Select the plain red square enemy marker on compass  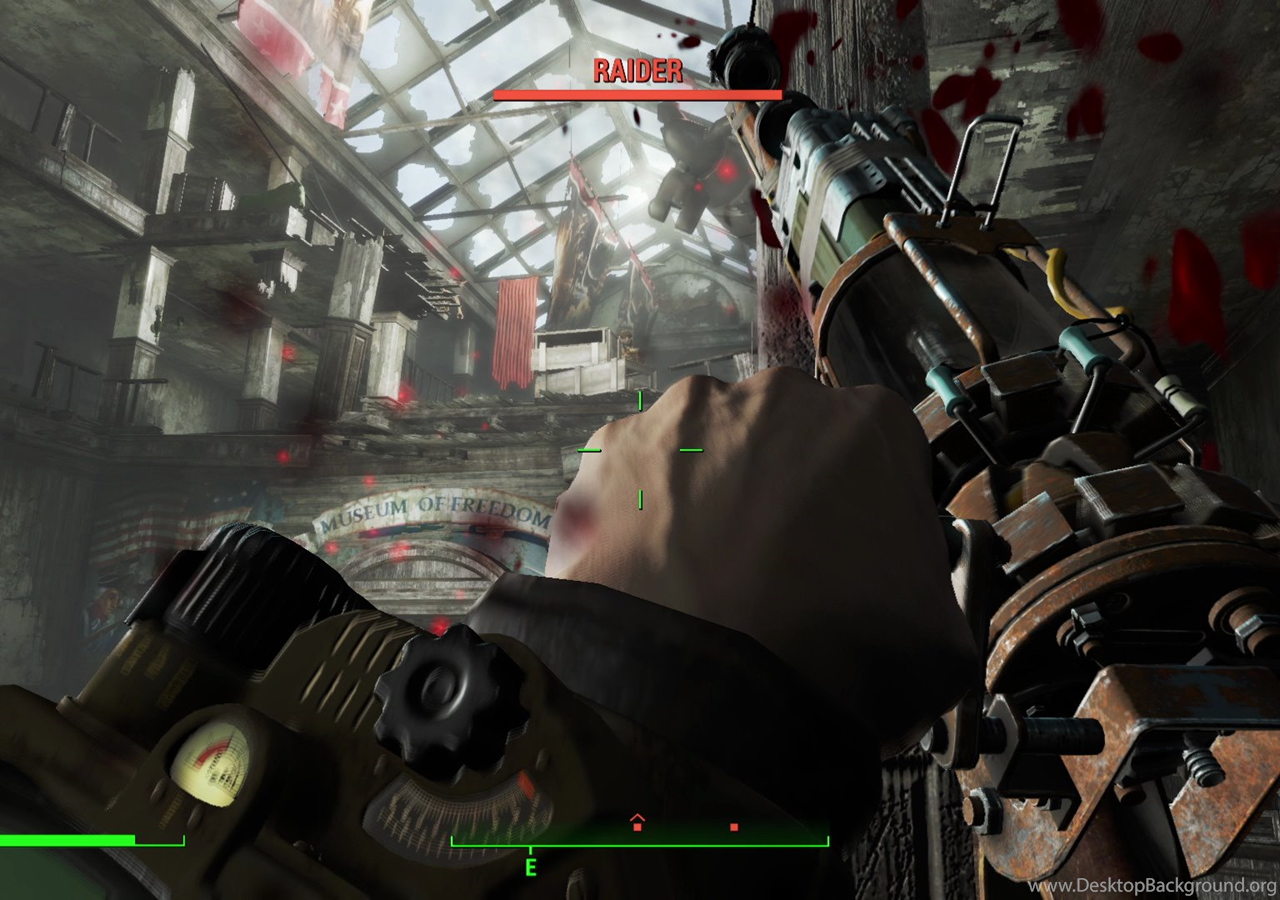tap(734, 827)
